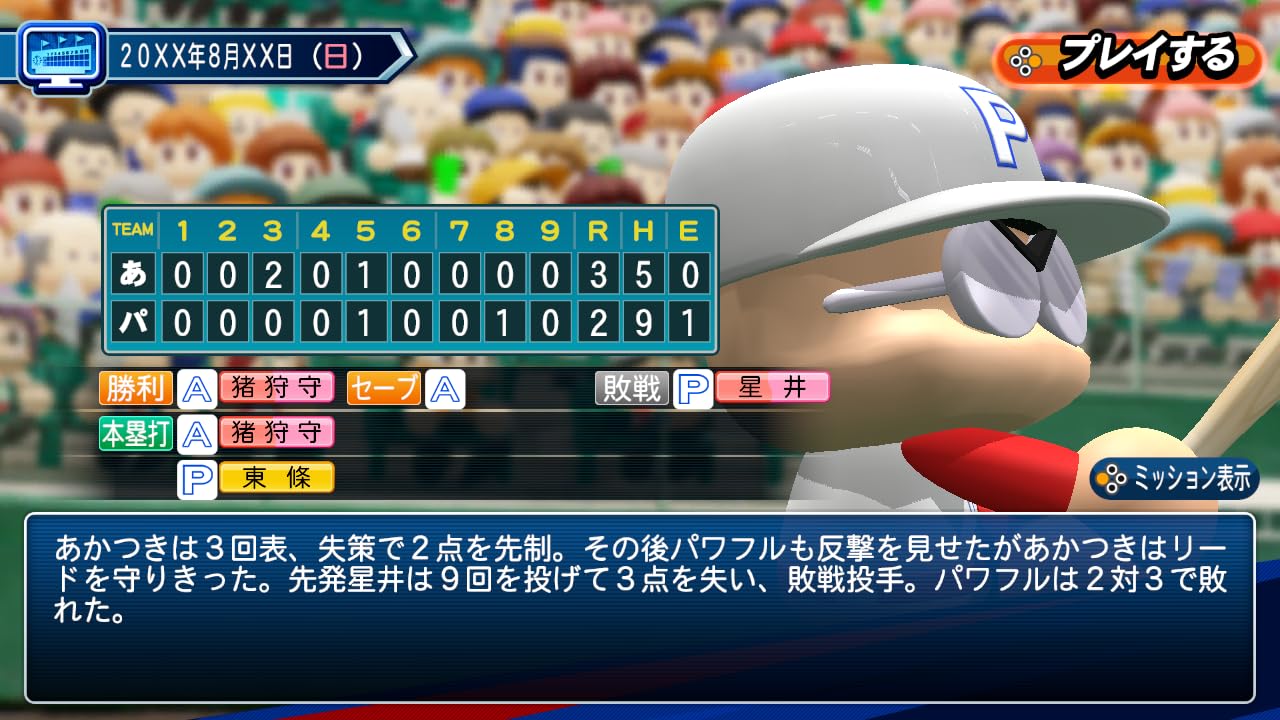
Task: Click the A badge beside the セーブ label
Action: [446, 388]
